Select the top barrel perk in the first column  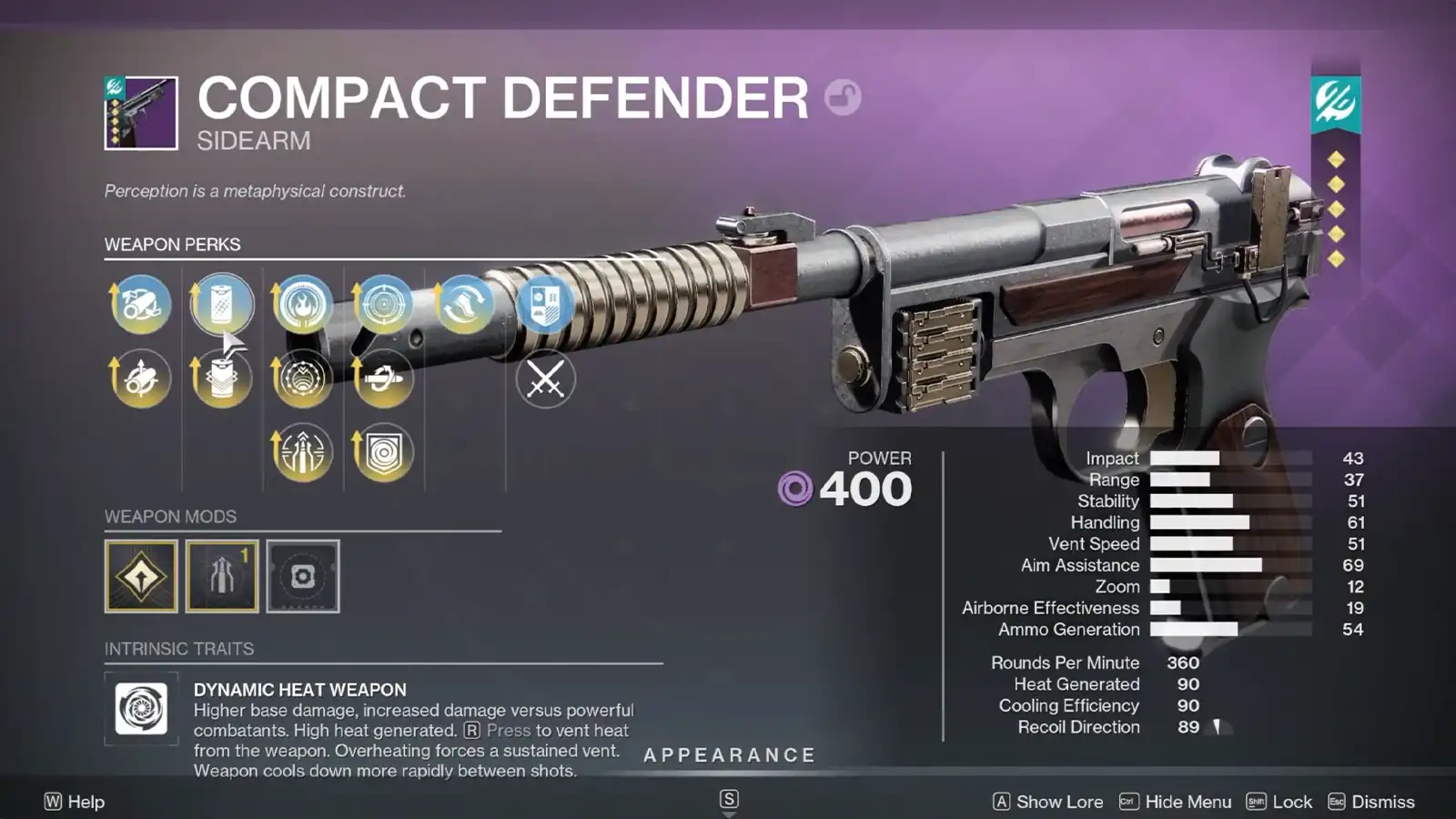point(141,306)
